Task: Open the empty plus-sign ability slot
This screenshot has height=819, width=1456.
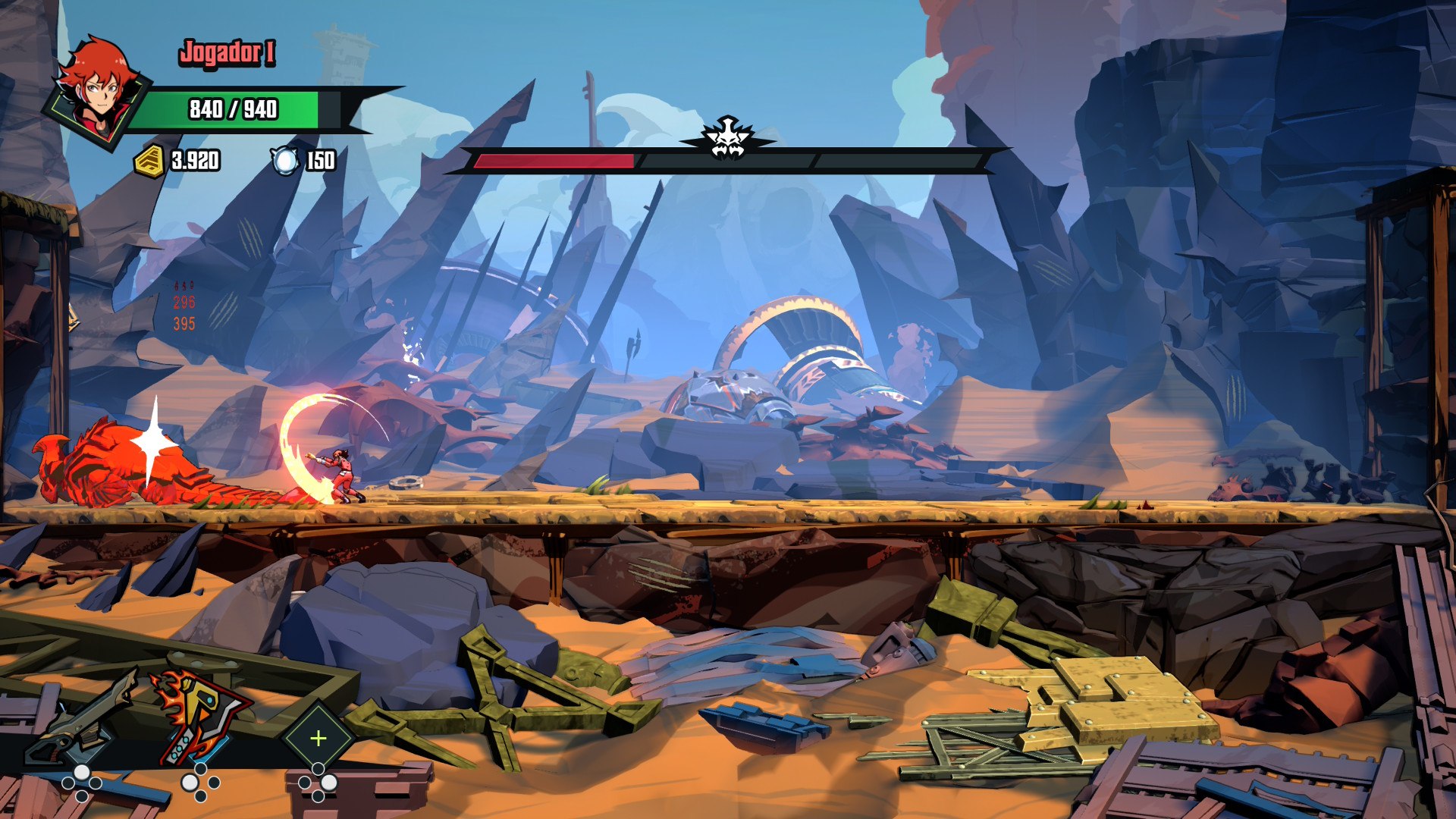Action: click(318, 738)
